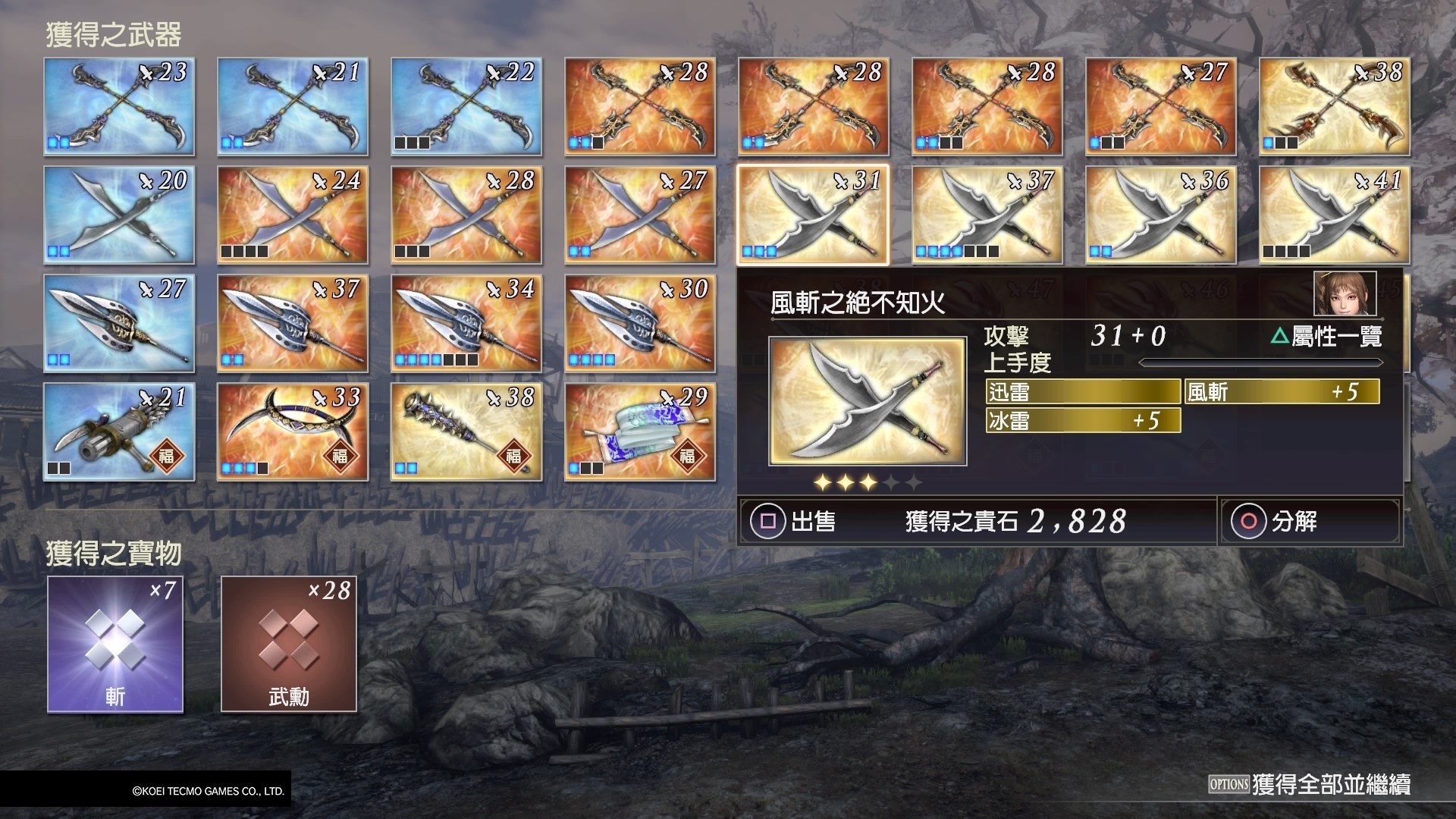The width and height of the screenshot is (1456, 819).
Task: Select the scroll weapon with attack 29
Action: pyautogui.click(x=640, y=431)
